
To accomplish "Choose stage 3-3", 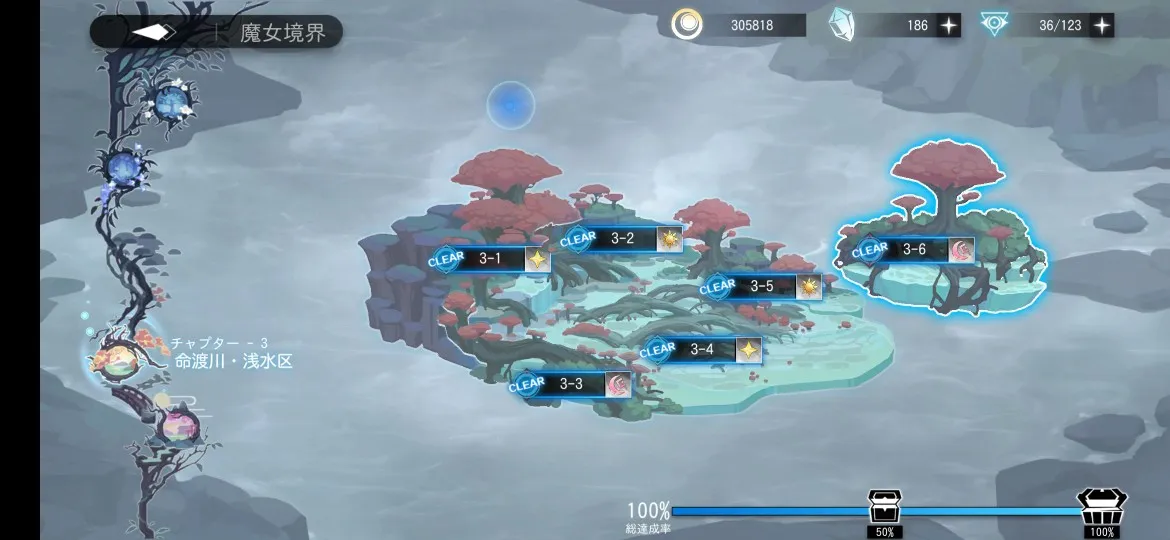I will pos(571,384).
